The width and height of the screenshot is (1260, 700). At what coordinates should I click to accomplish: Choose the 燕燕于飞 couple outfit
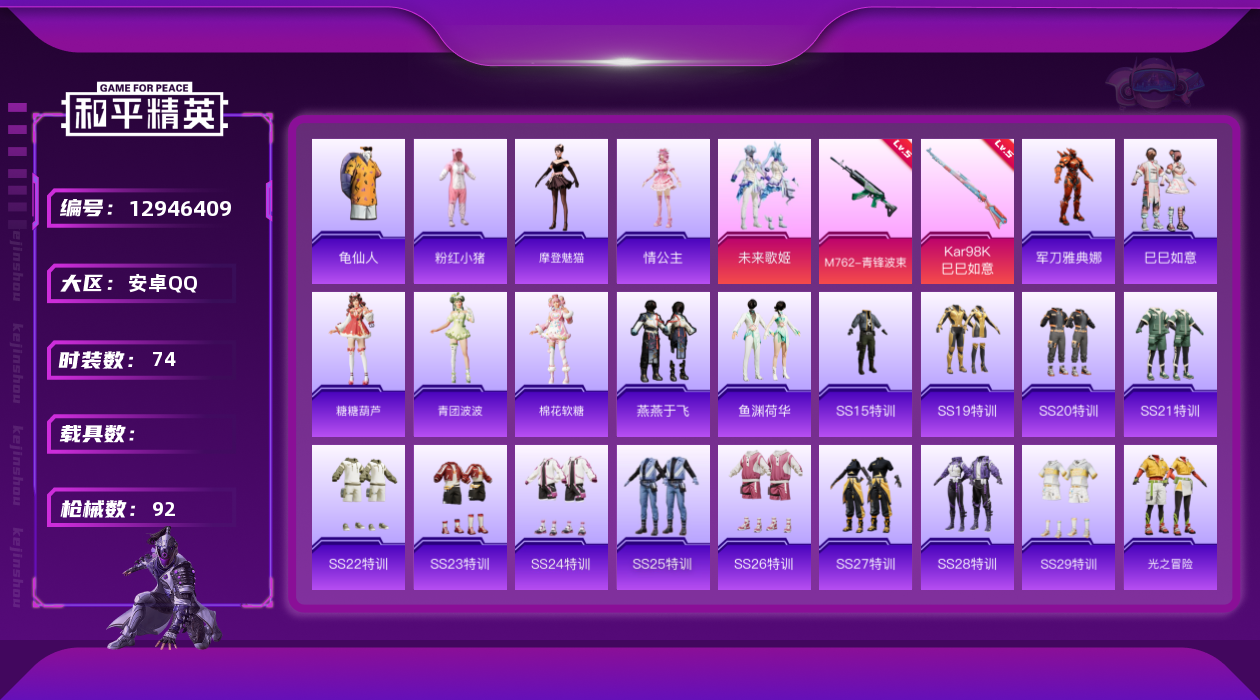pos(663,364)
